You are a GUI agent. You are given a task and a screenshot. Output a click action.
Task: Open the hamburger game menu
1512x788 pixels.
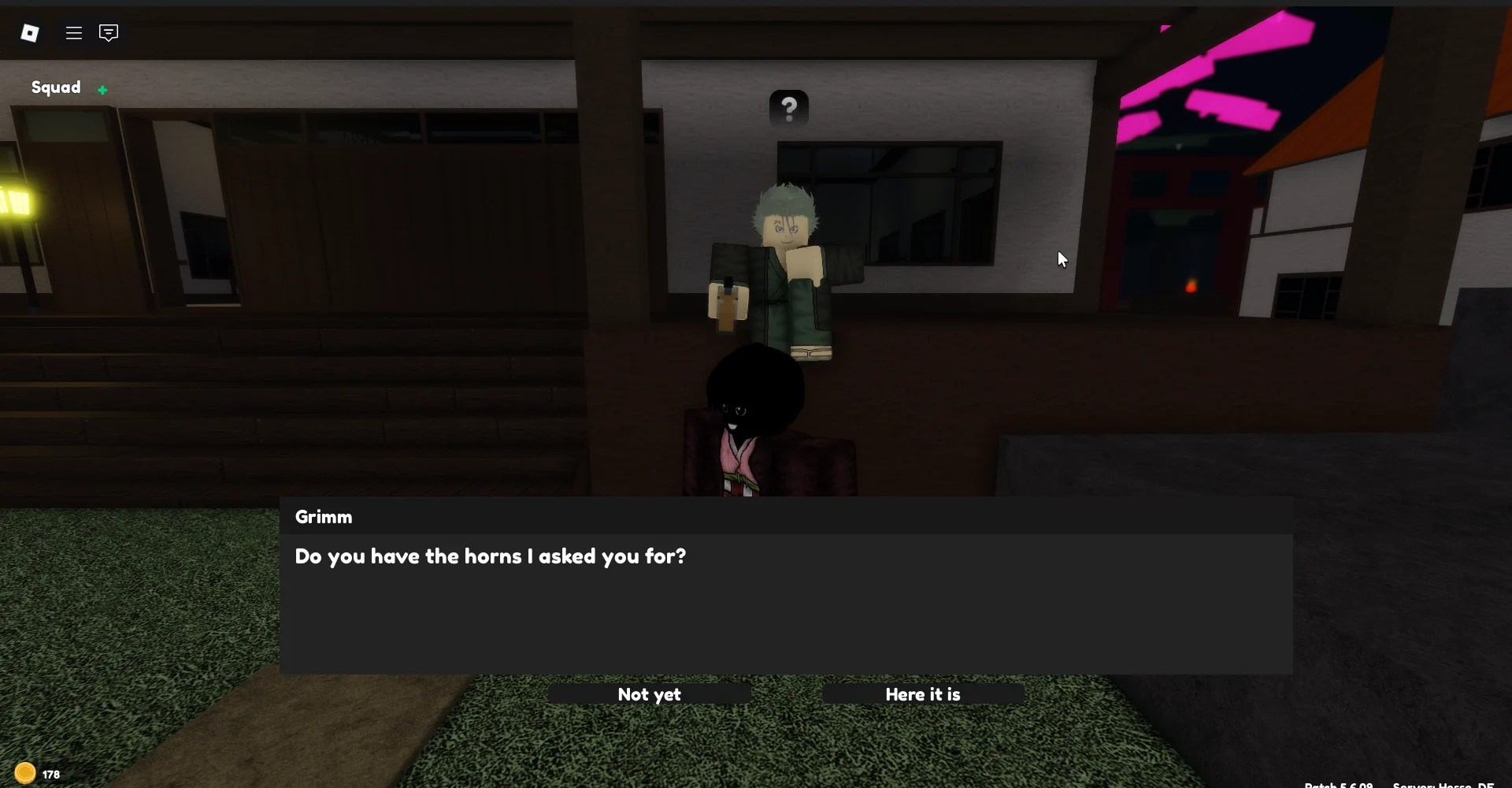(73, 33)
